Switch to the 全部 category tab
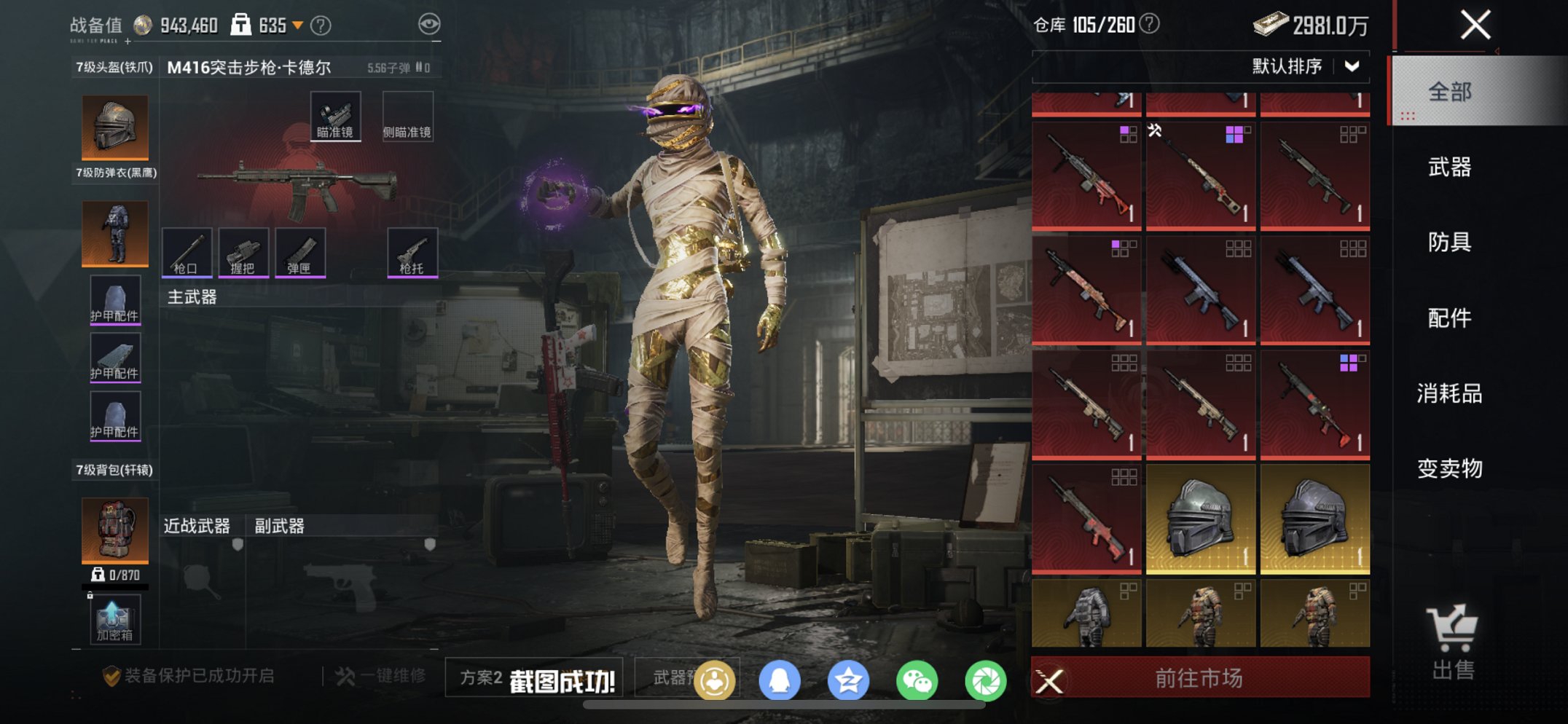The image size is (1568, 724). [1449, 93]
